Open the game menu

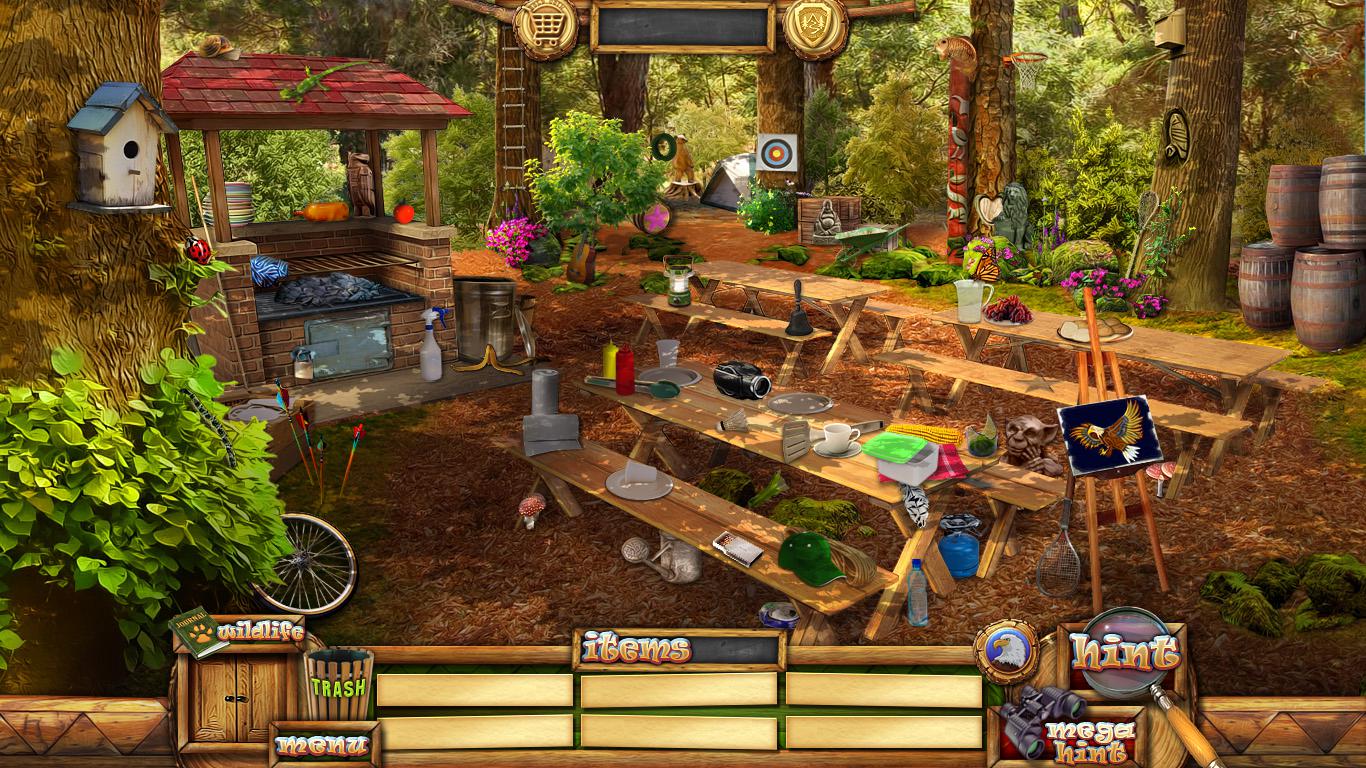click(x=322, y=745)
